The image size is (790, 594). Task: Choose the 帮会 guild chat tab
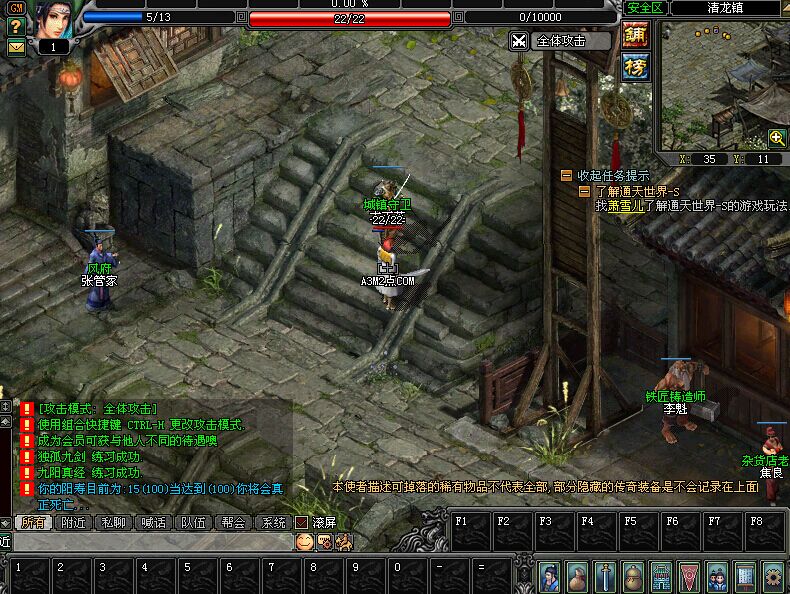pyautogui.click(x=233, y=522)
